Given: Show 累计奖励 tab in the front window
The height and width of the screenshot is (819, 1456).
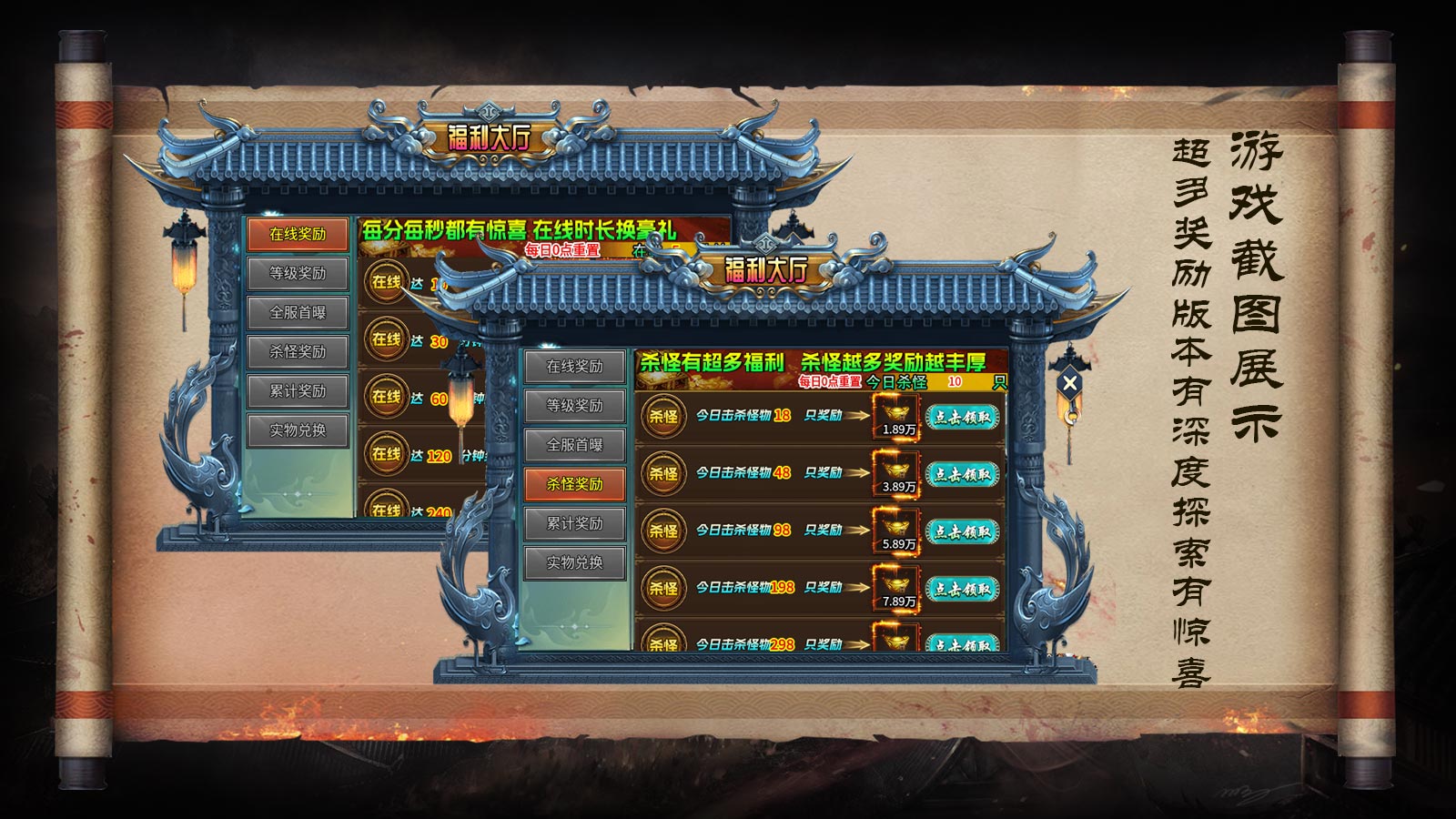Looking at the screenshot, I should pyautogui.click(x=574, y=523).
